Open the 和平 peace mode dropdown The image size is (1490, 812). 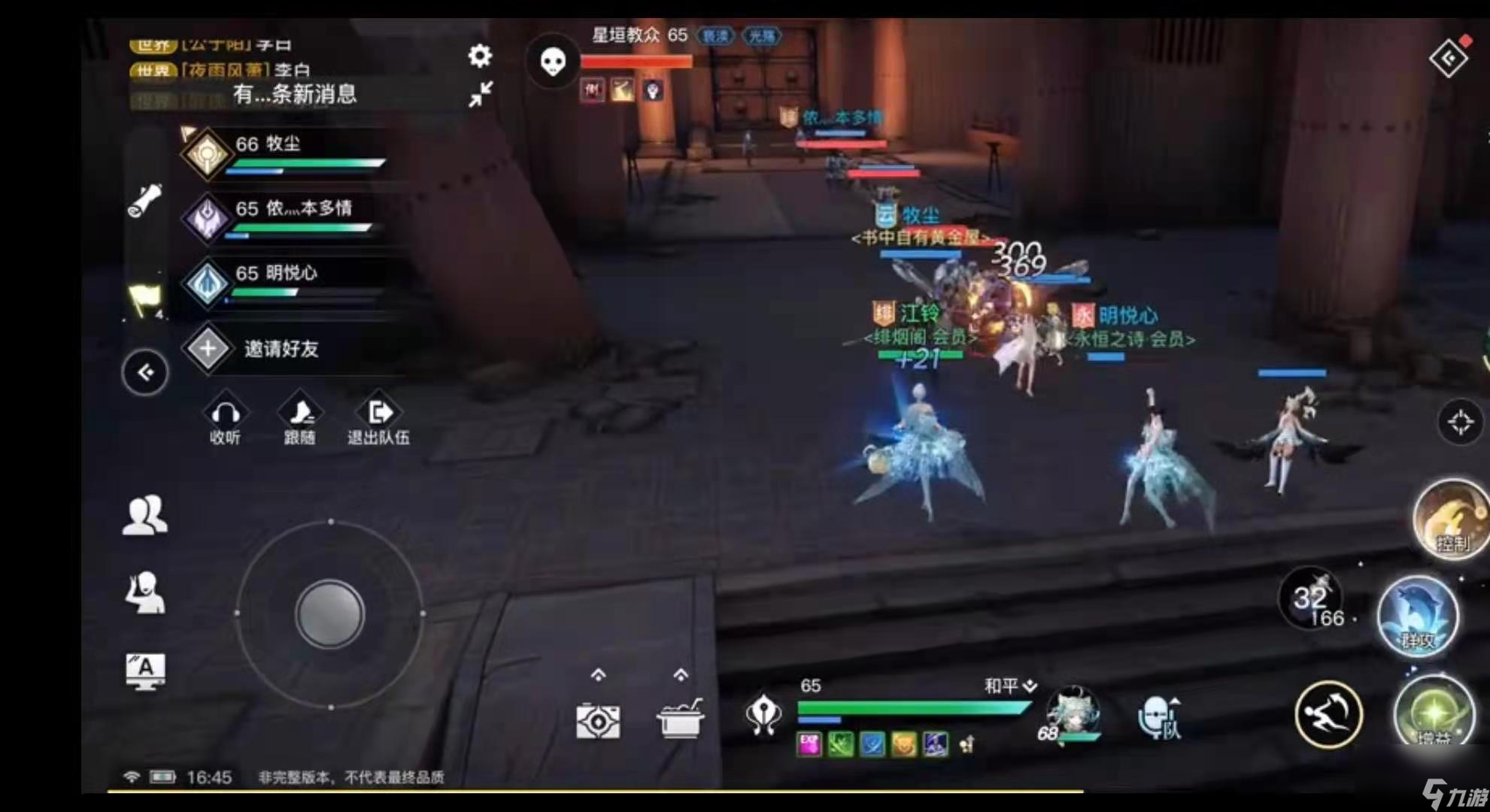tap(1009, 686)
